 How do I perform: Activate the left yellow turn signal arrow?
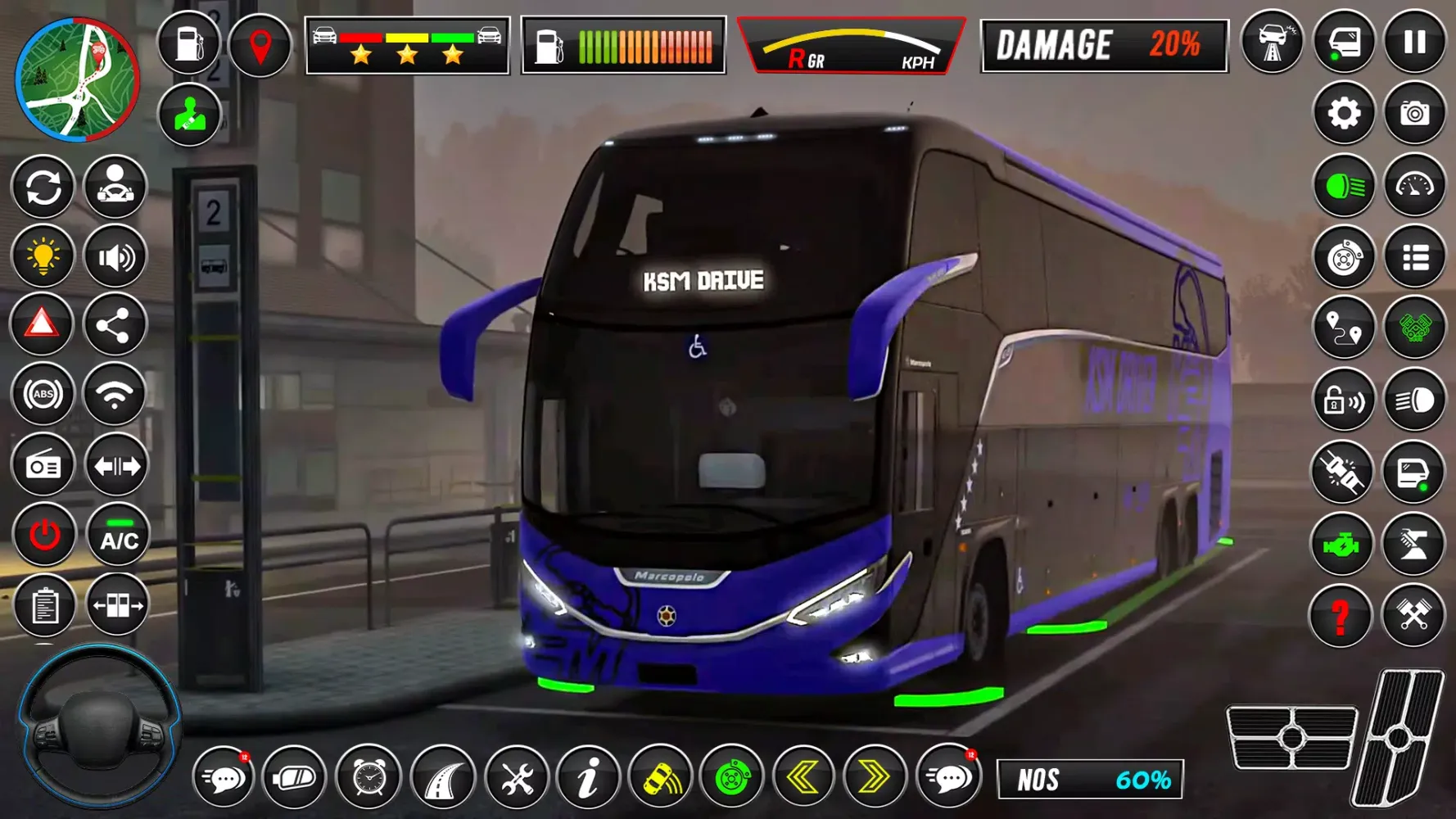click(x=803, y=776)
